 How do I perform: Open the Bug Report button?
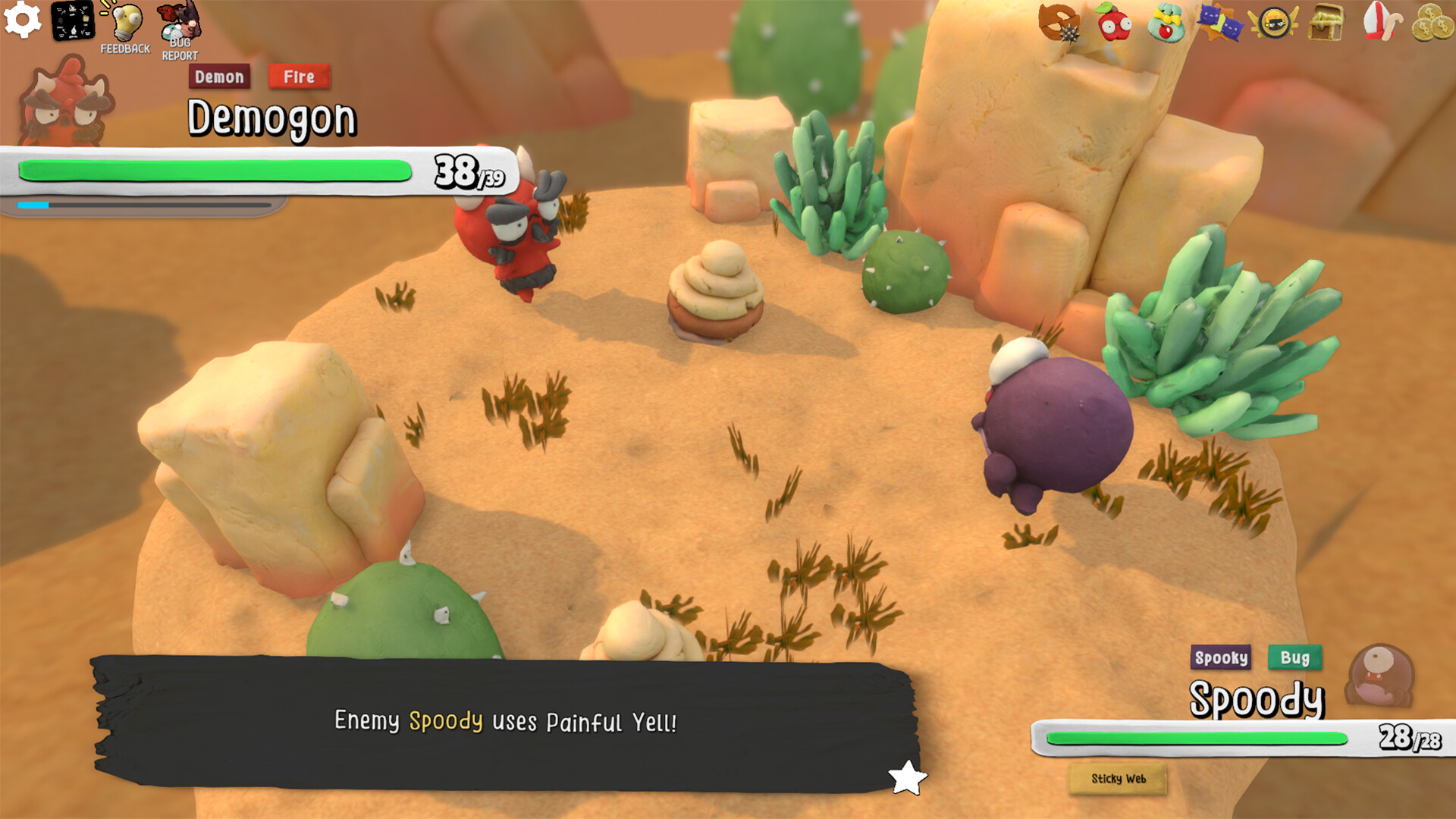click(x=180, y=30)
